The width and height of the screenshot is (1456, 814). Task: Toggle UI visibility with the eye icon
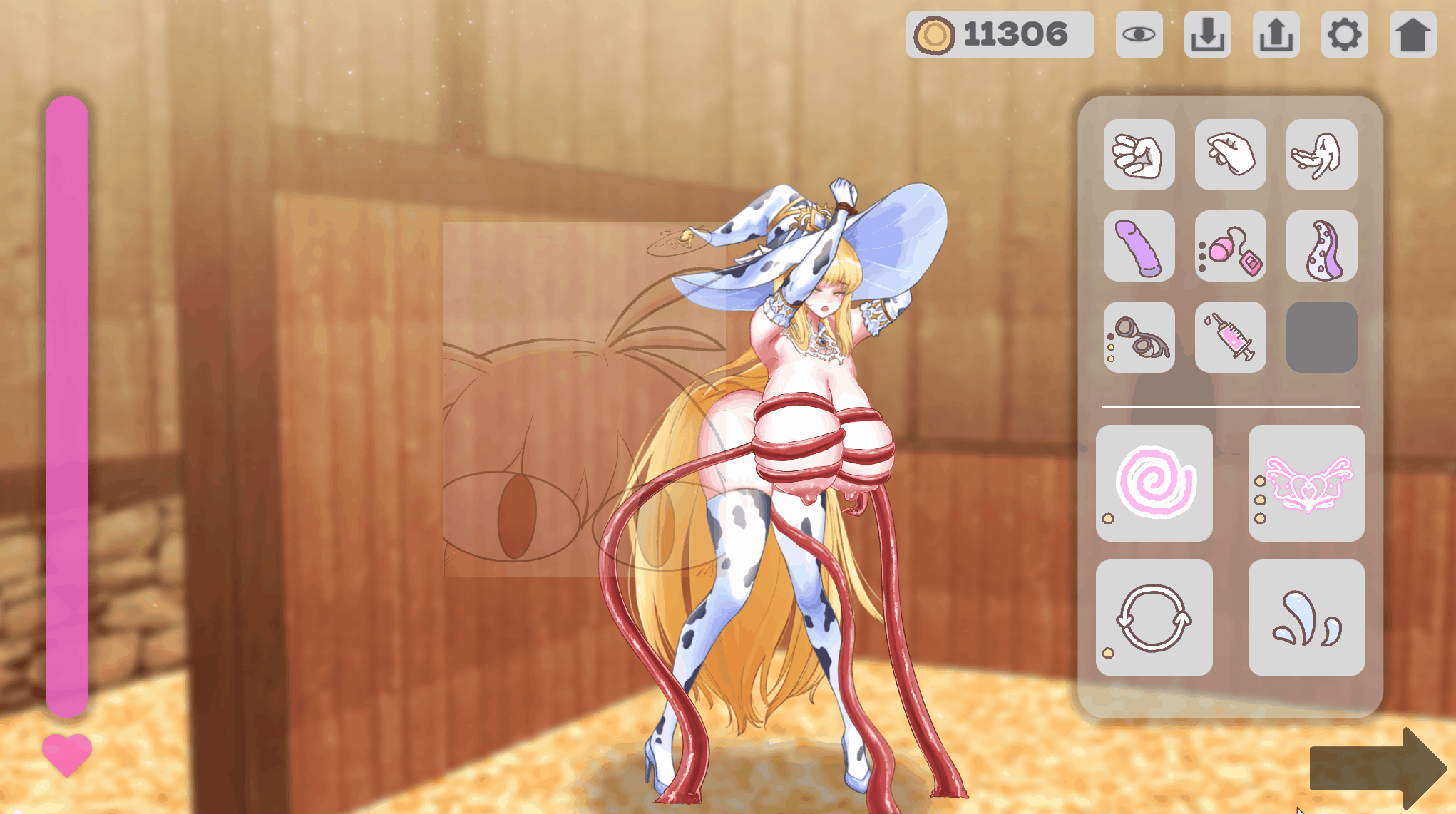(x=1139, y=34)
